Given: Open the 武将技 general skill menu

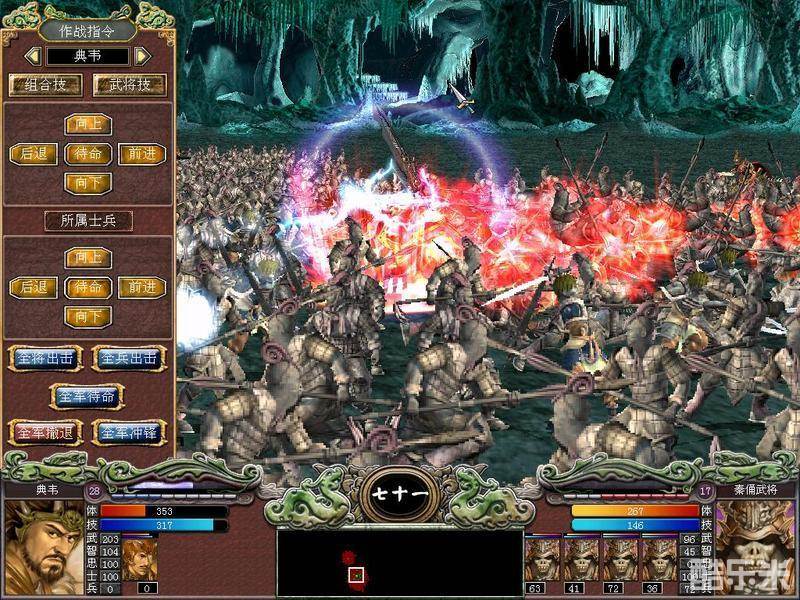Looking at the screenshot, I should (x=129, y=85).
